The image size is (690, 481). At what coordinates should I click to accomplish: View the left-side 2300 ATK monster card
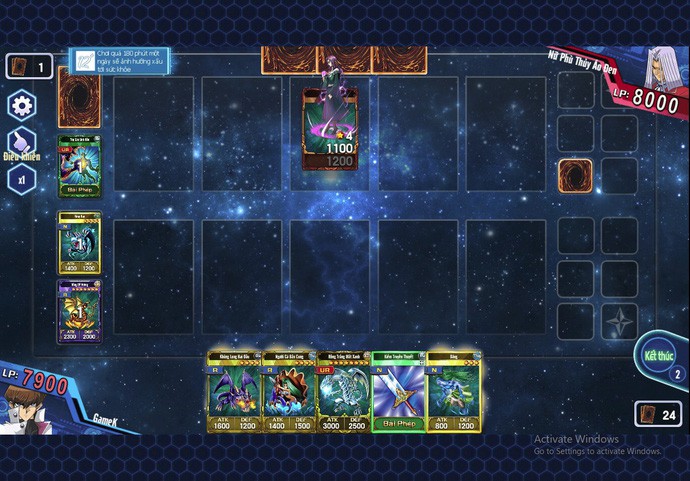pyautogui.click(x=79, y=311)
